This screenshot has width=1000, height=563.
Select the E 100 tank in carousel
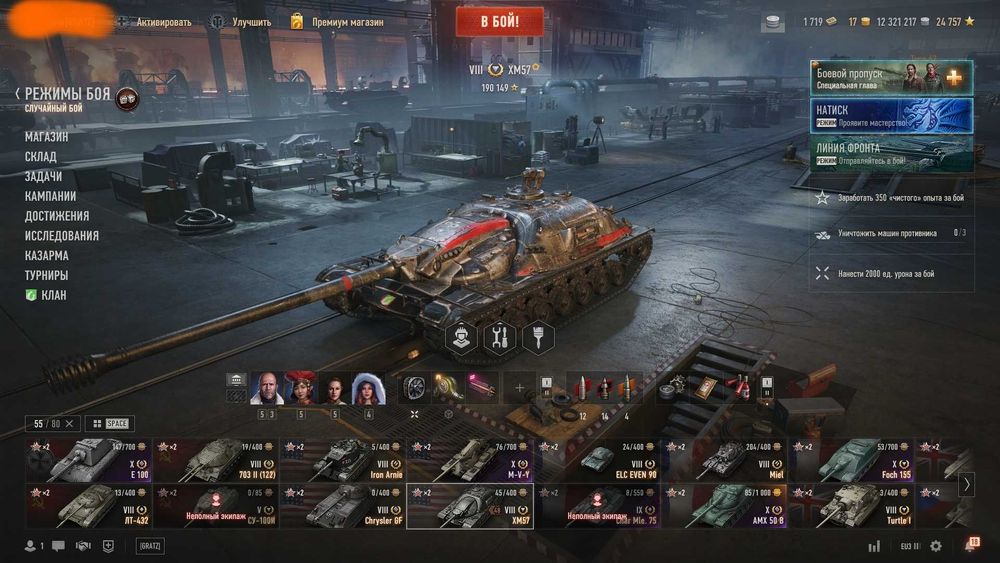[88, 460]
